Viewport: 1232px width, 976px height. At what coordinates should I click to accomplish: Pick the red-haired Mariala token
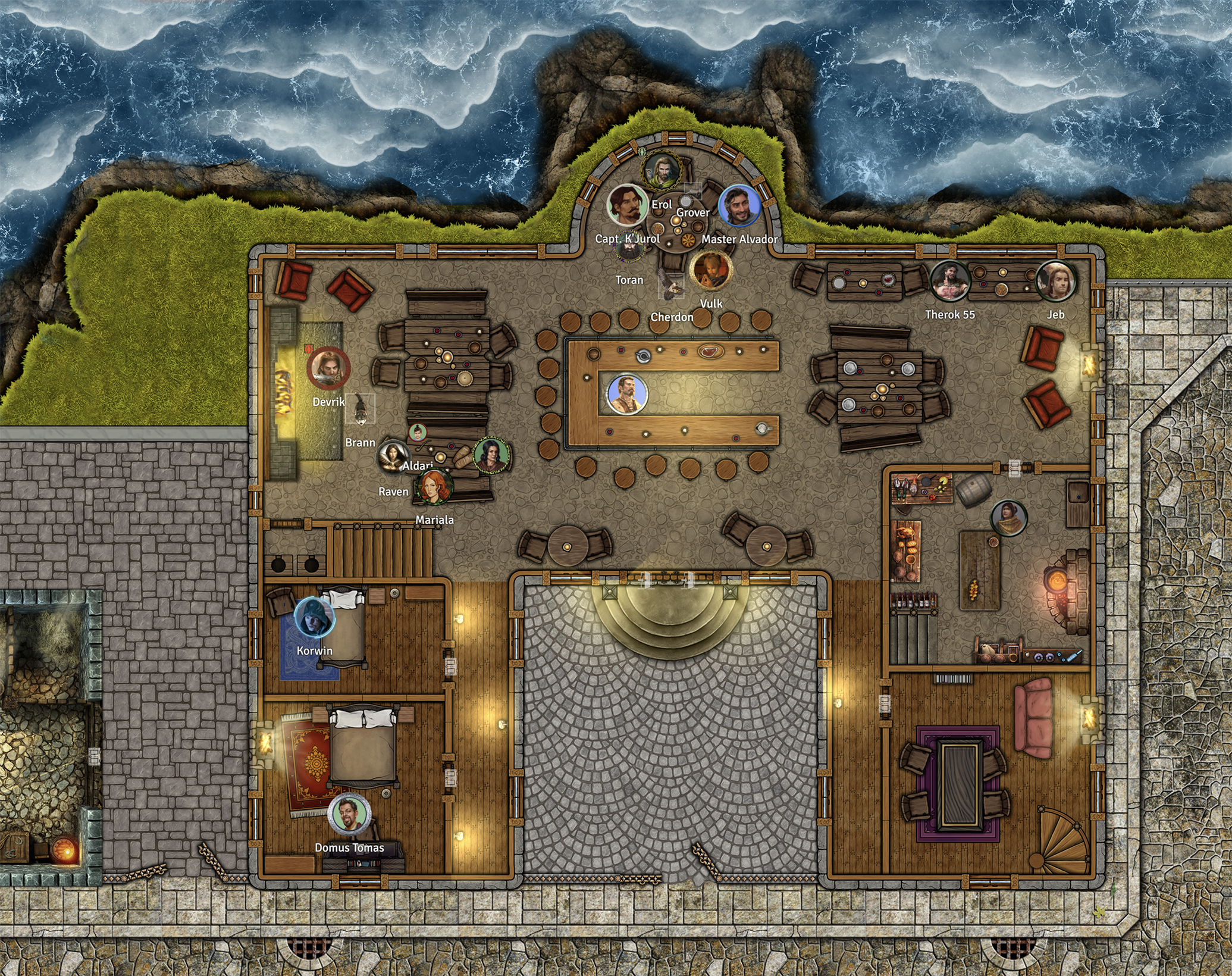coord(434,487)
